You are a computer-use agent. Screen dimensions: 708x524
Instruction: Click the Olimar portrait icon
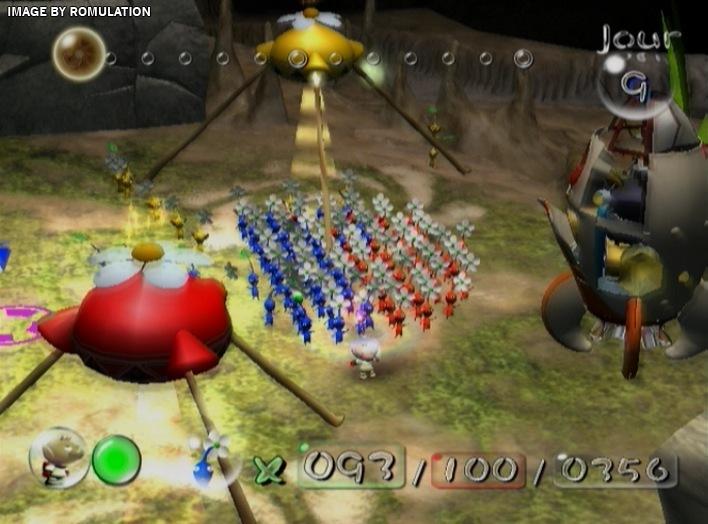tap(57, 459)
